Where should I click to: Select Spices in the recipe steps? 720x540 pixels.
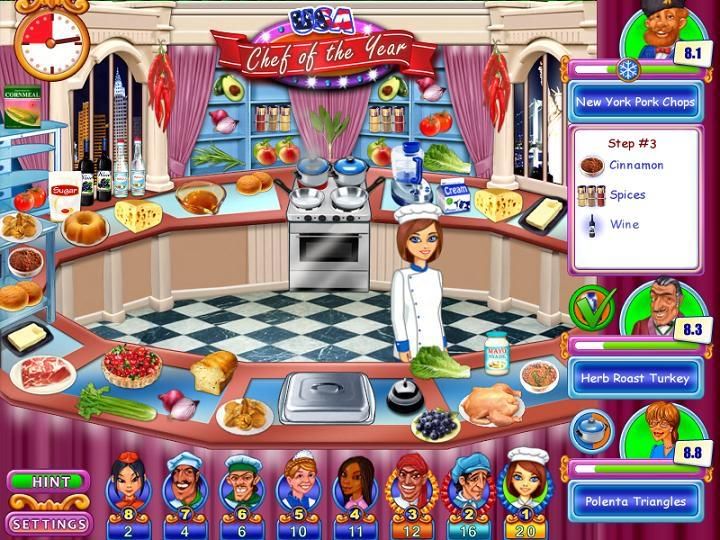[627, 195]
